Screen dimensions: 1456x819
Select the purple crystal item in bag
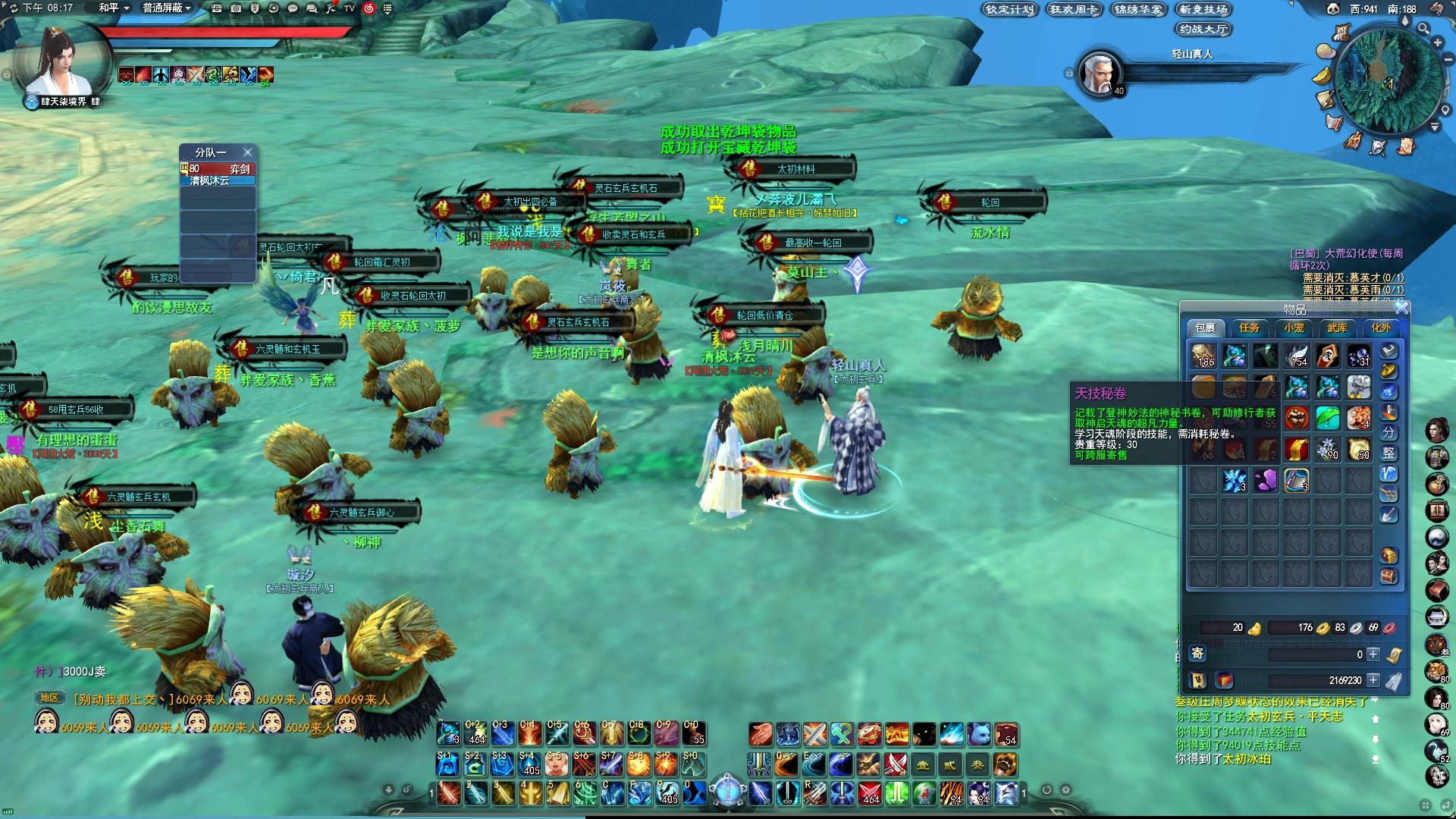click(x=1266, y=481)
